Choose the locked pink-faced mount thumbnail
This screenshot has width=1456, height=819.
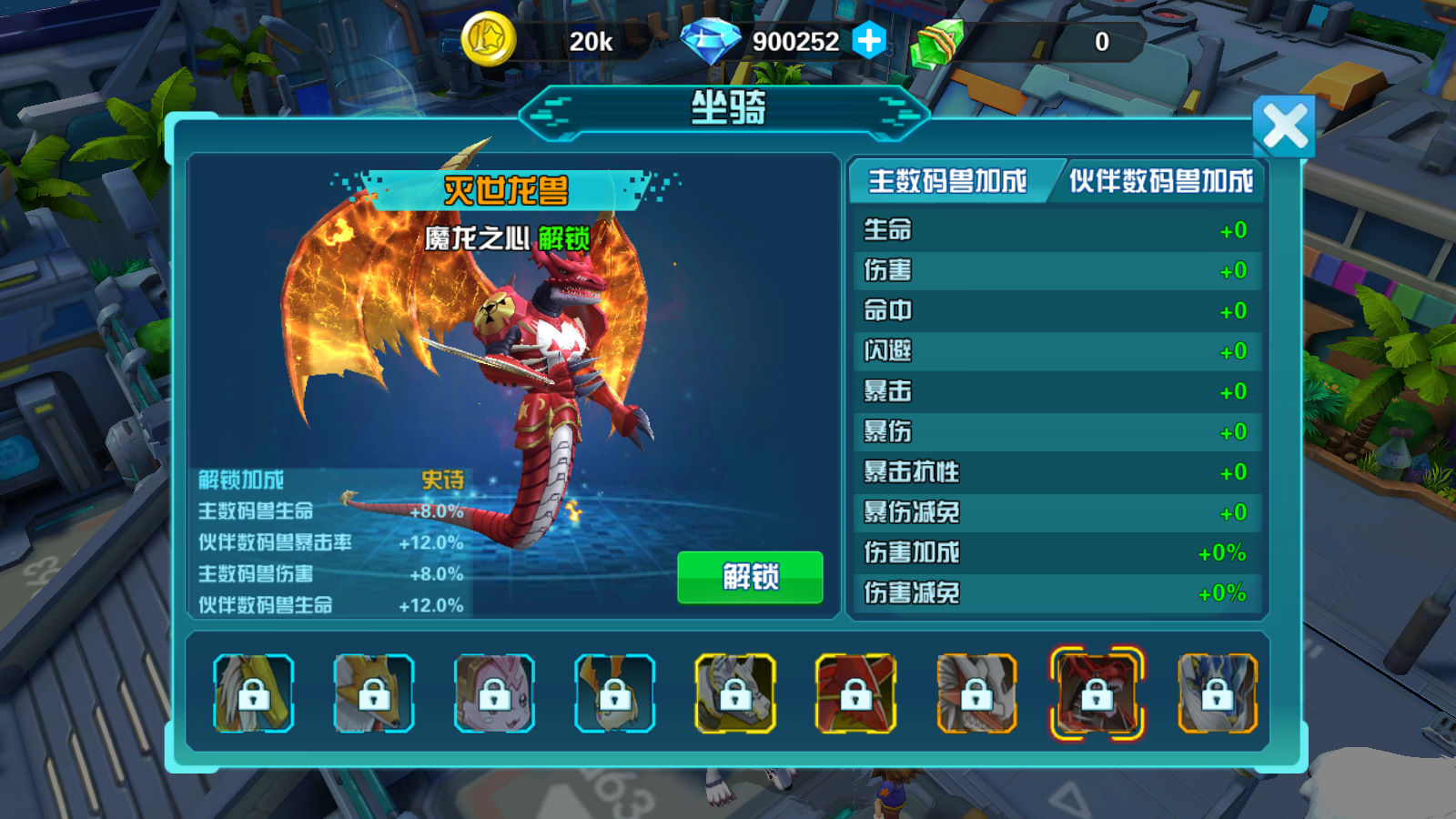pyautogui.click(x=494, y=693)
